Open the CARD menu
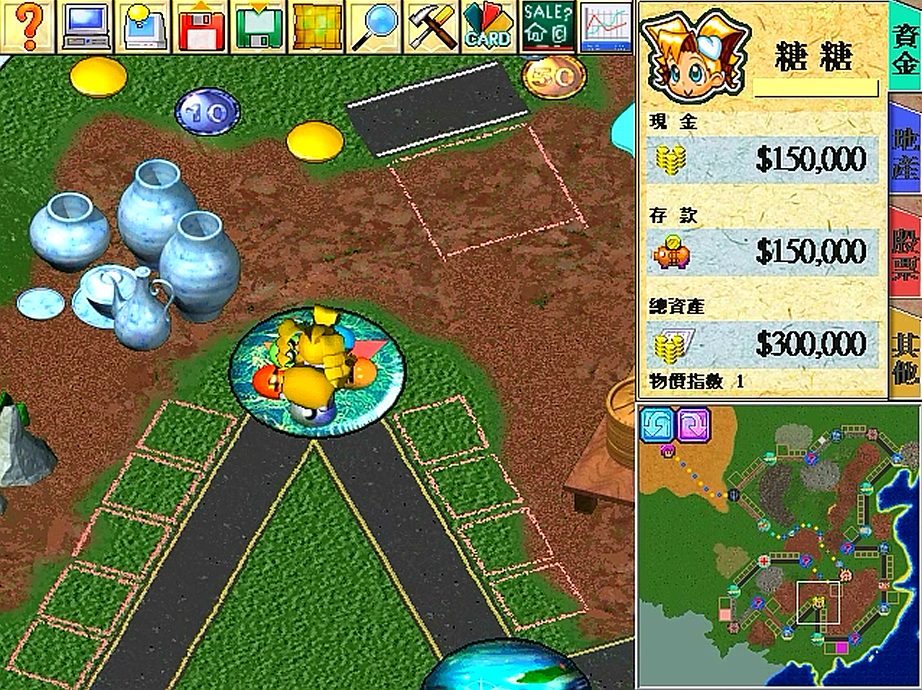The width and height of the screenshot is (922, 690). (488, 25)
